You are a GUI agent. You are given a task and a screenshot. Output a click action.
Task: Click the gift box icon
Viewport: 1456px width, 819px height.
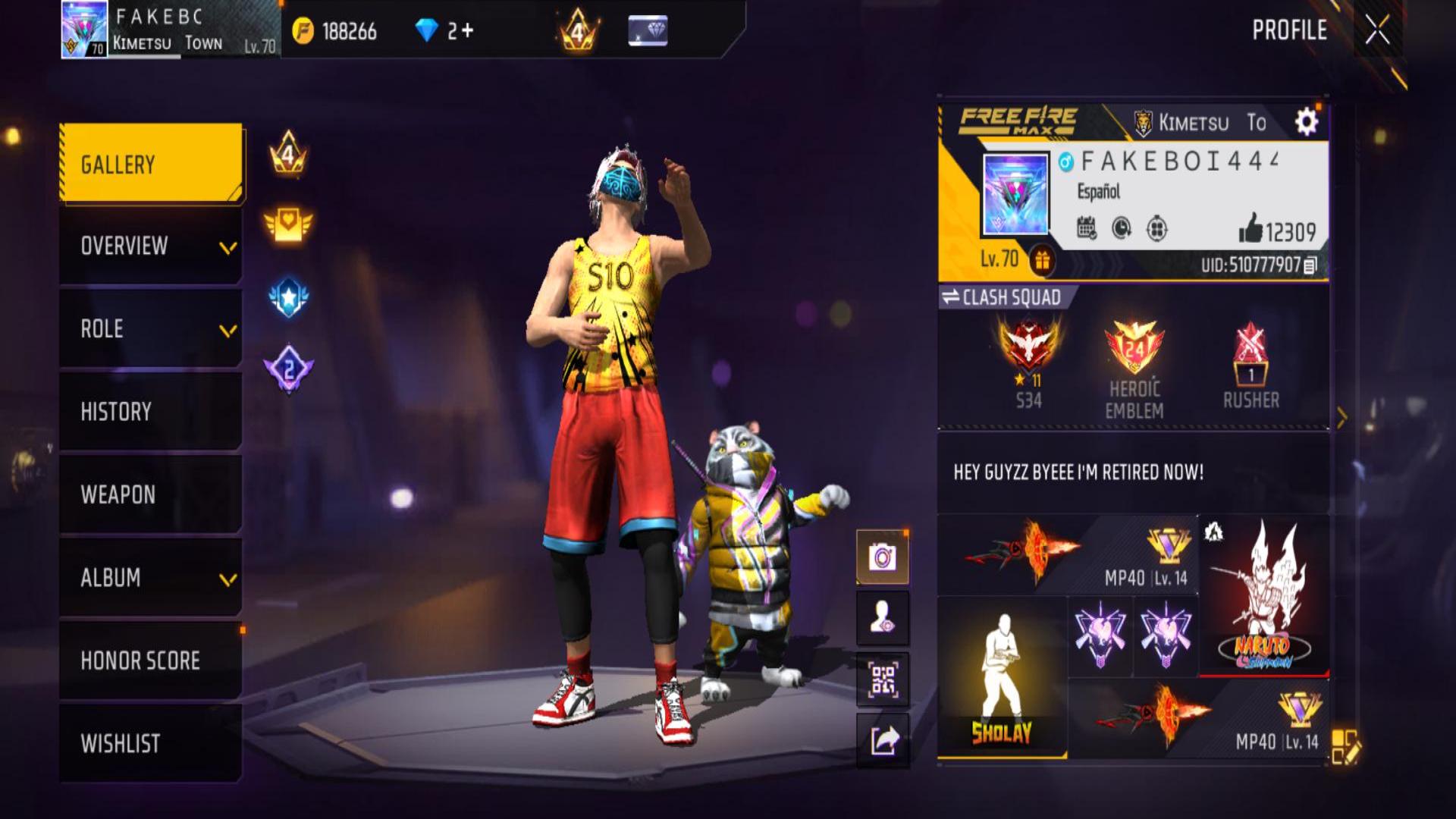(x=1042, y=261)
